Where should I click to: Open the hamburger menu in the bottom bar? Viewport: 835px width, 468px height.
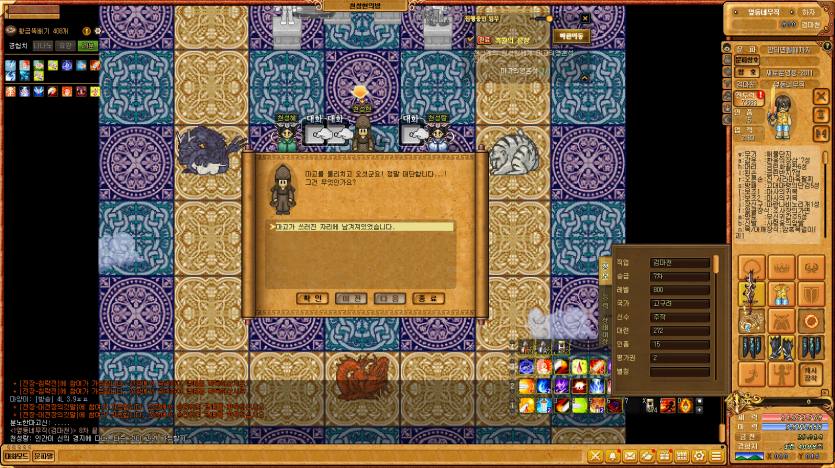click(716, 456)
